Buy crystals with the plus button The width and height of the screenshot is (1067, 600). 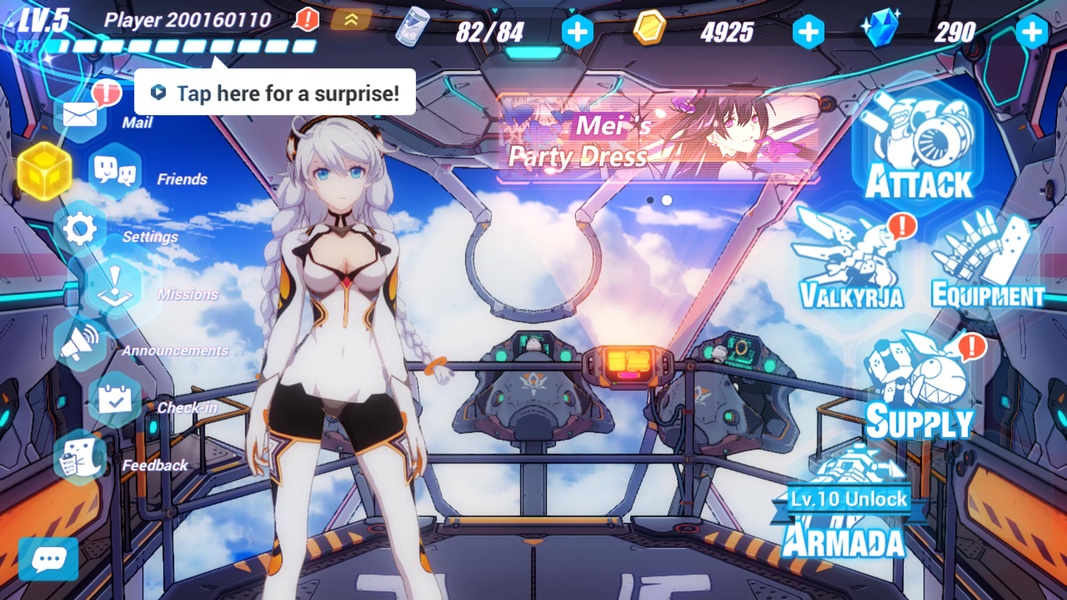click(x=1031, y=32)
